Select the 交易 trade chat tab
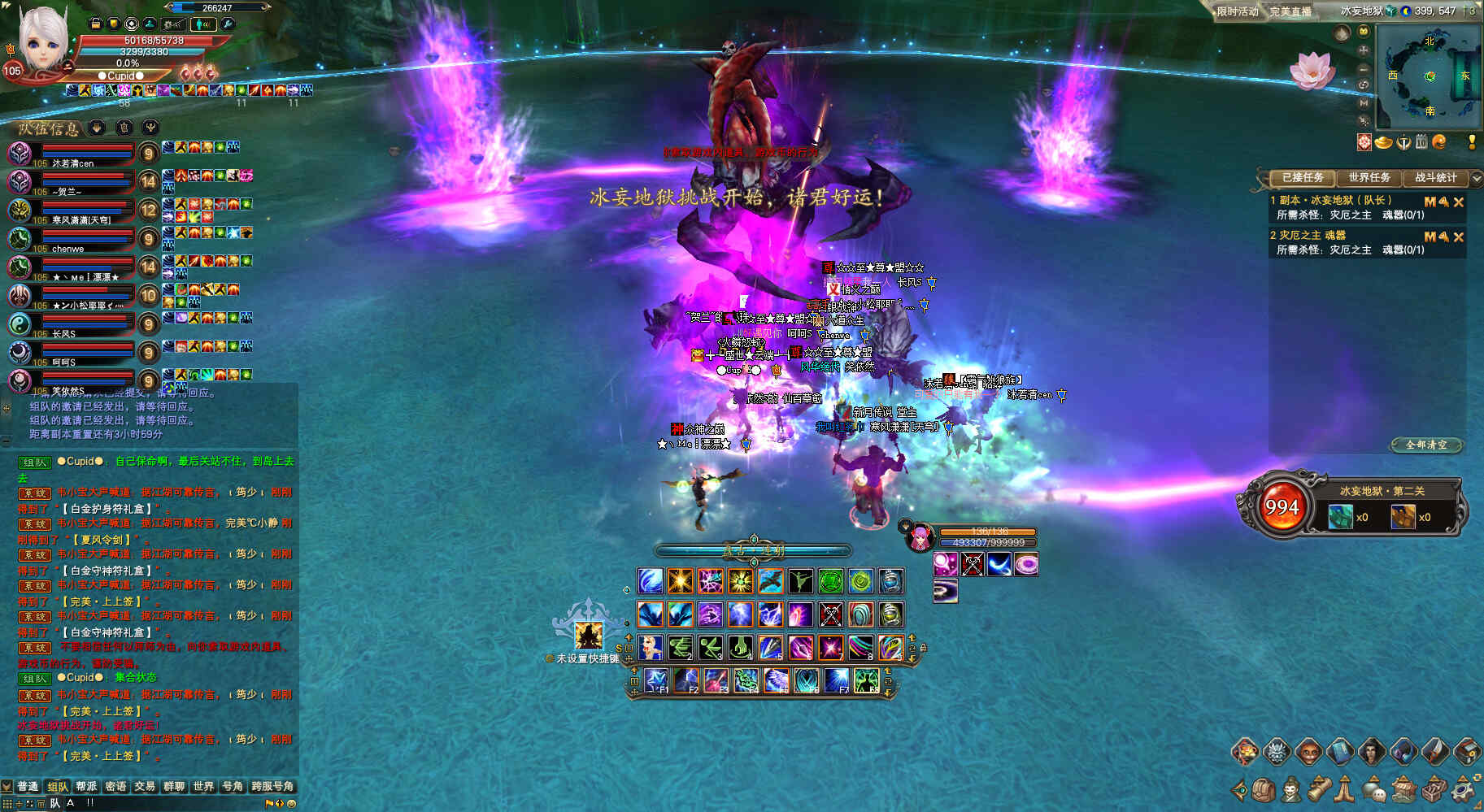This screenshot has width=1484, height=812. pos(145,786)
